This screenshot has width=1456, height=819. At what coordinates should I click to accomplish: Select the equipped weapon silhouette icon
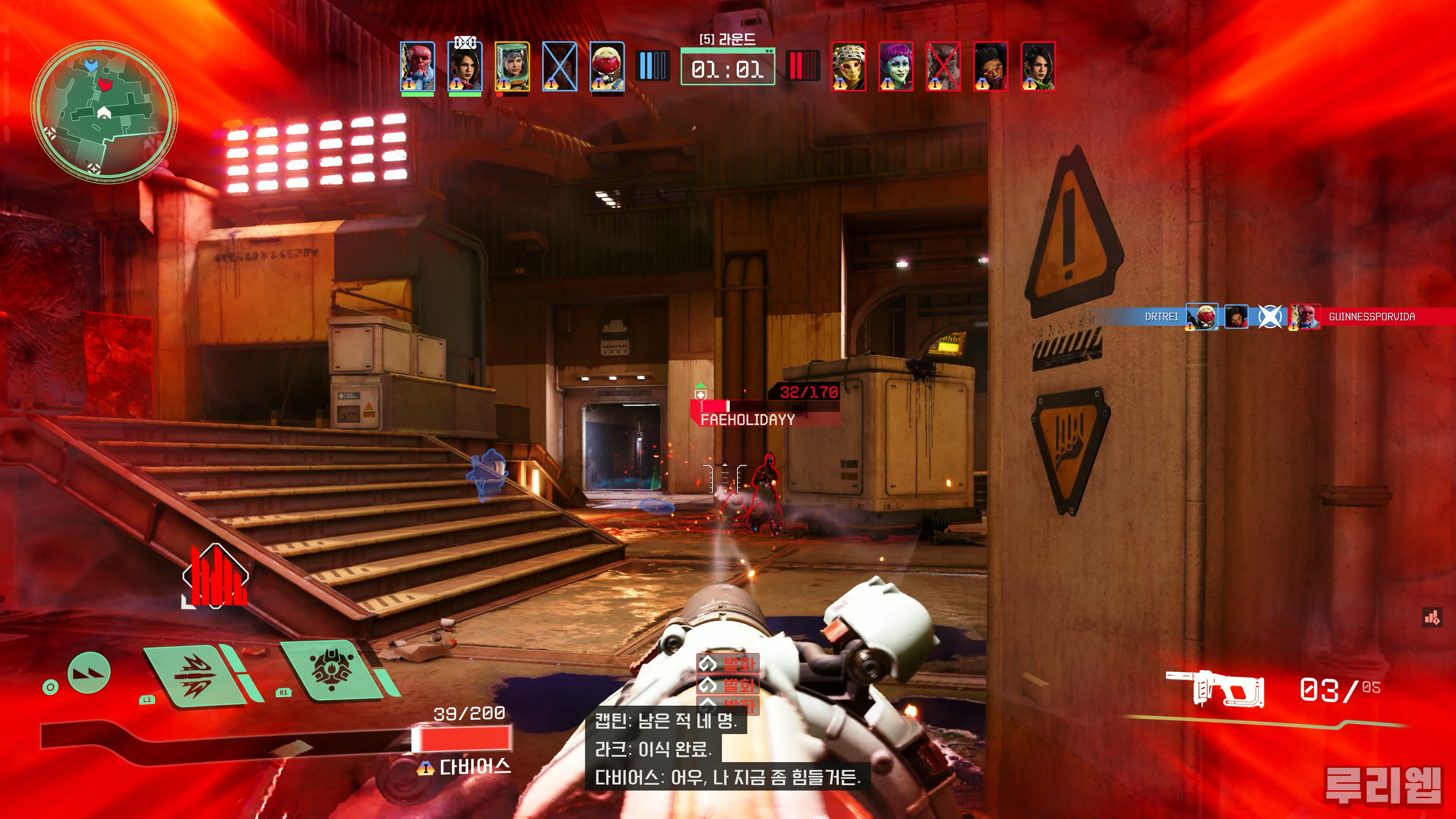tap(1215, 689)
